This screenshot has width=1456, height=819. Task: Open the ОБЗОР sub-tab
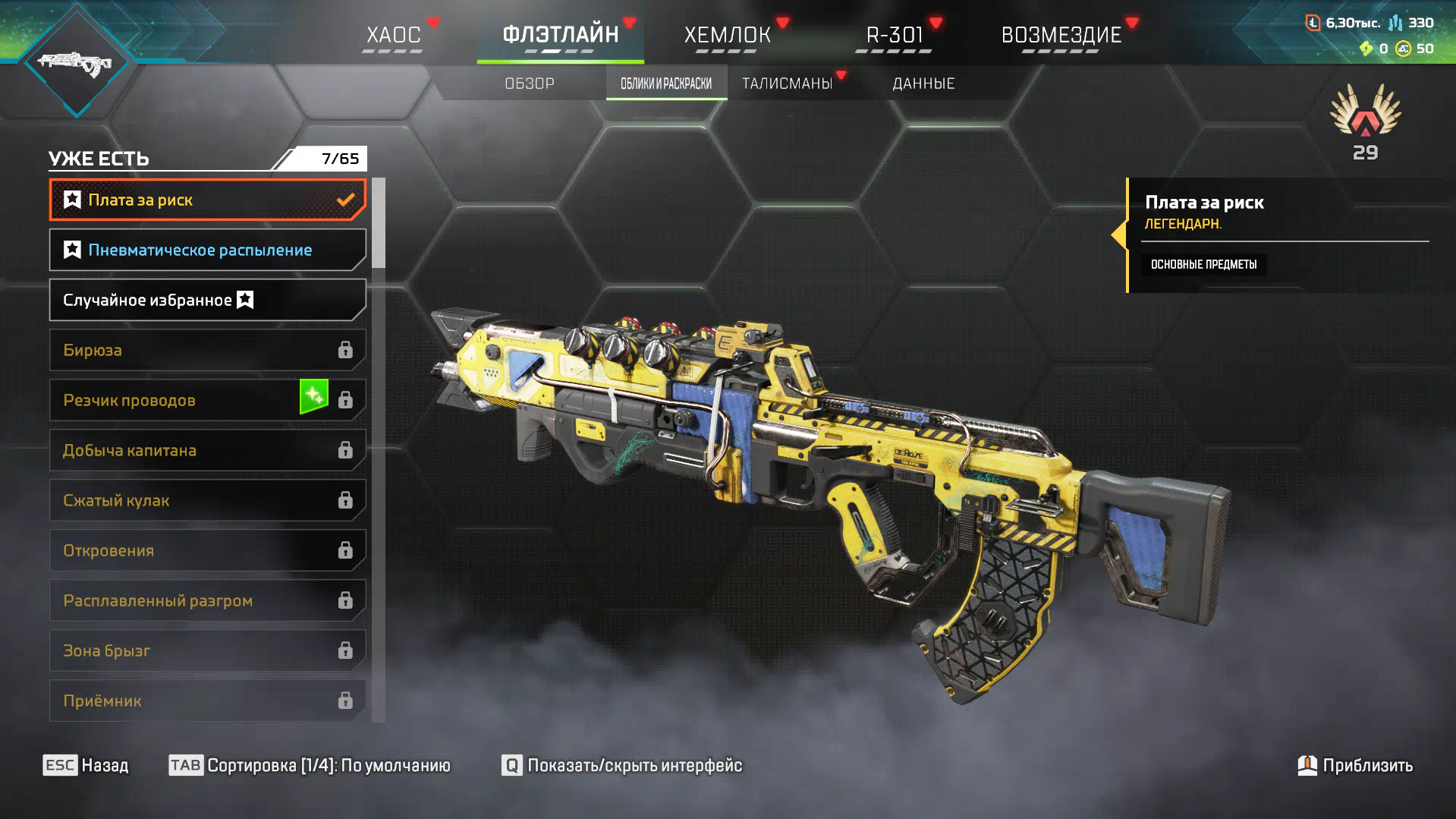point(530,83)
